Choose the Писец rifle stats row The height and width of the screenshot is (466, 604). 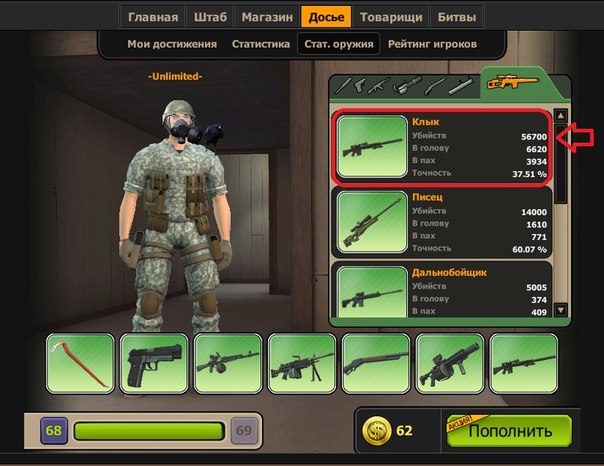click(440, 221)
